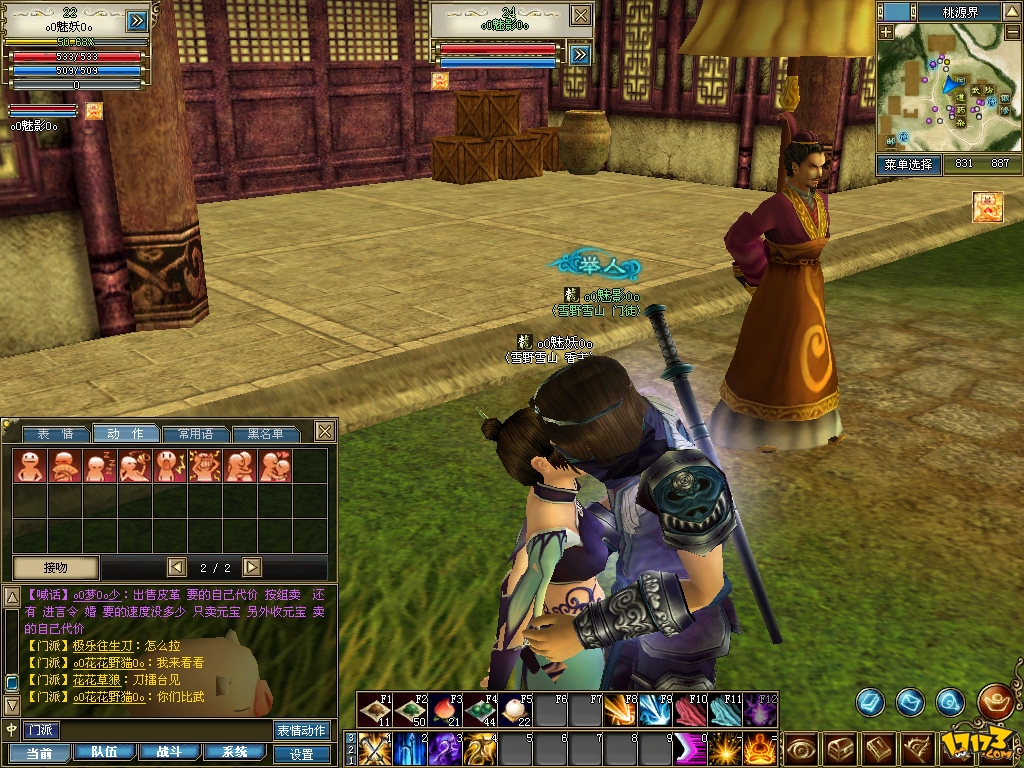Switch chat to the 队伍 team channel
The image size is (1024, 768).
pos(104,752)
